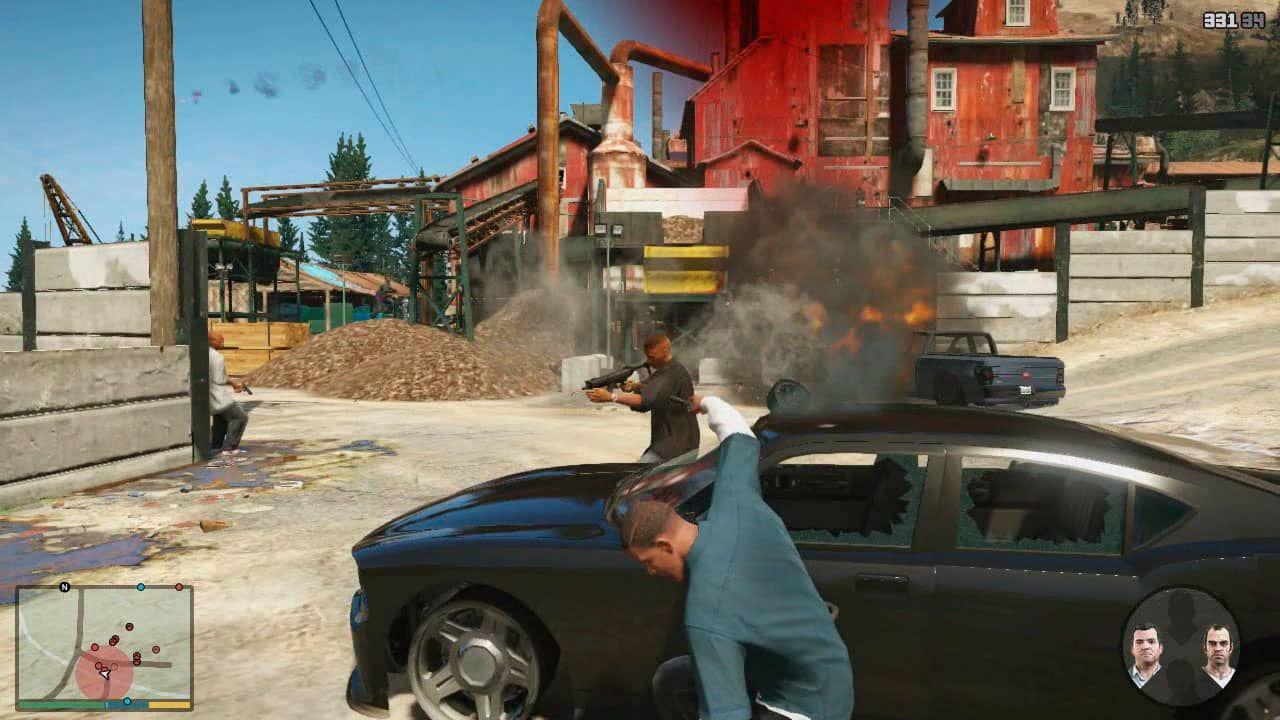Click the white player arrow on the minimap
Viewport: 1280px width, 720px height.
click(x=104, y=673)
